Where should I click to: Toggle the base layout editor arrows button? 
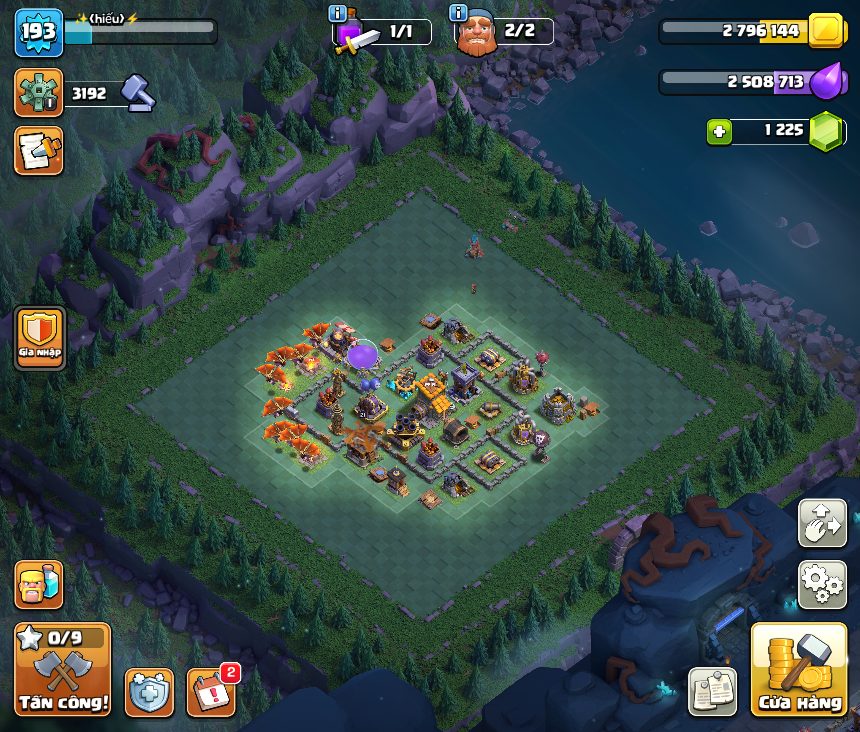[x=822, y=523]
